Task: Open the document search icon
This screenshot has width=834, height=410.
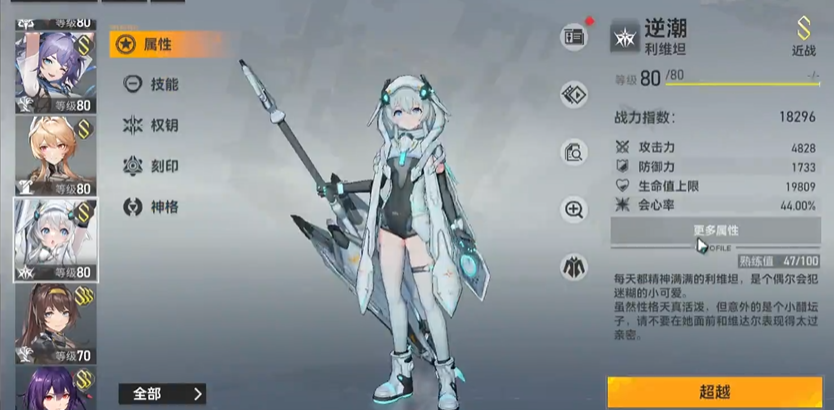Action: (574, 152)
